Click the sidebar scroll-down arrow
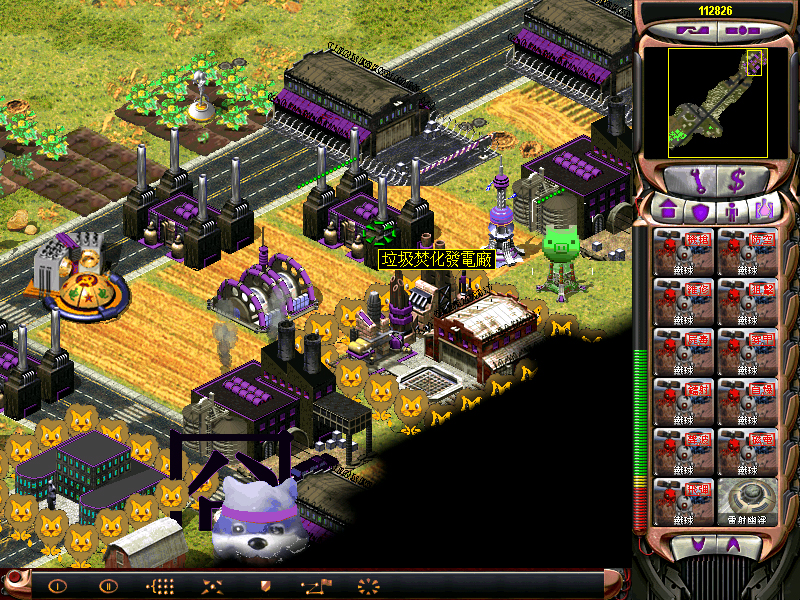 pos(697,545)
